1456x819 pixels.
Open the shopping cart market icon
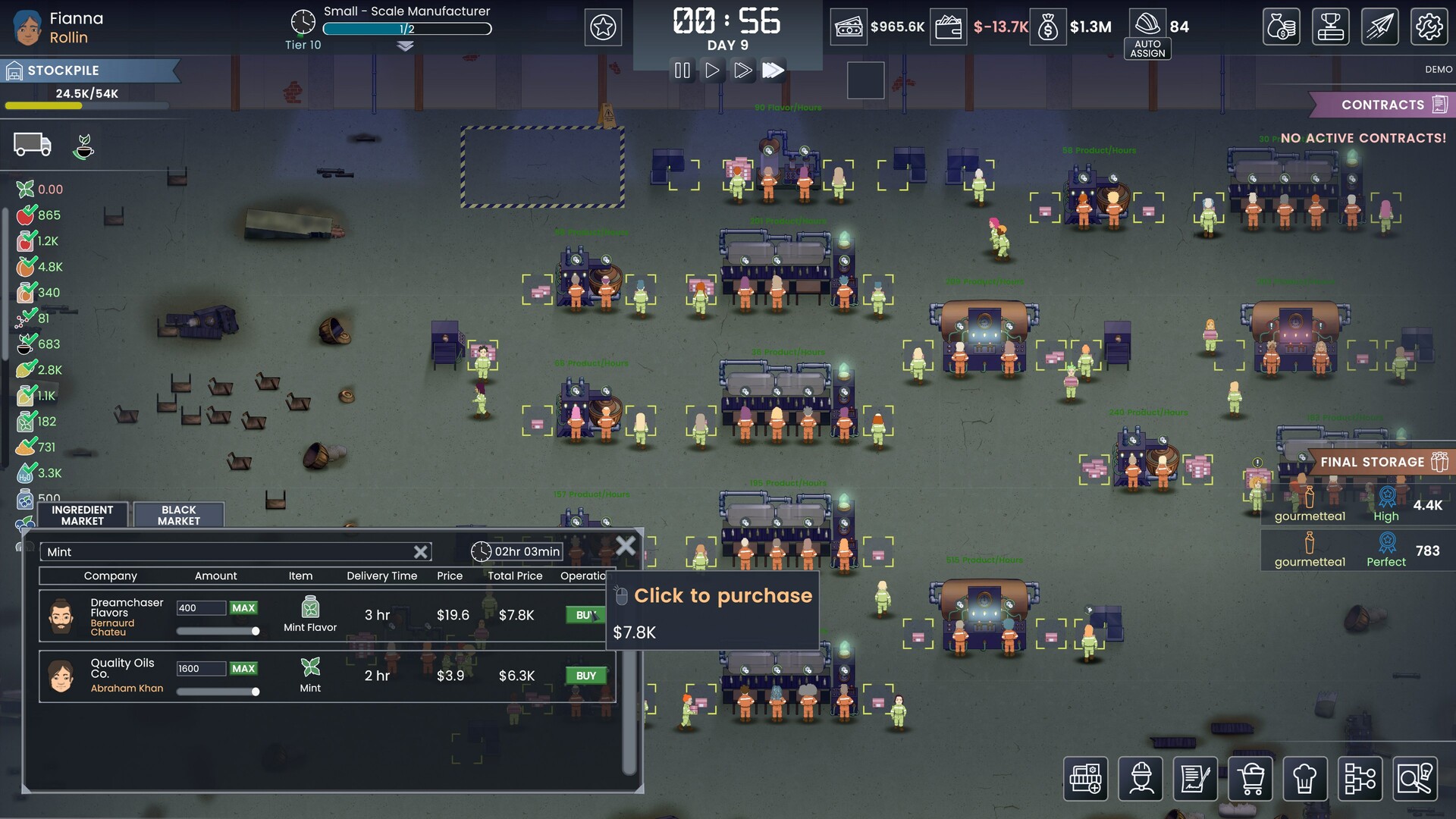(x=1251, y=779)
